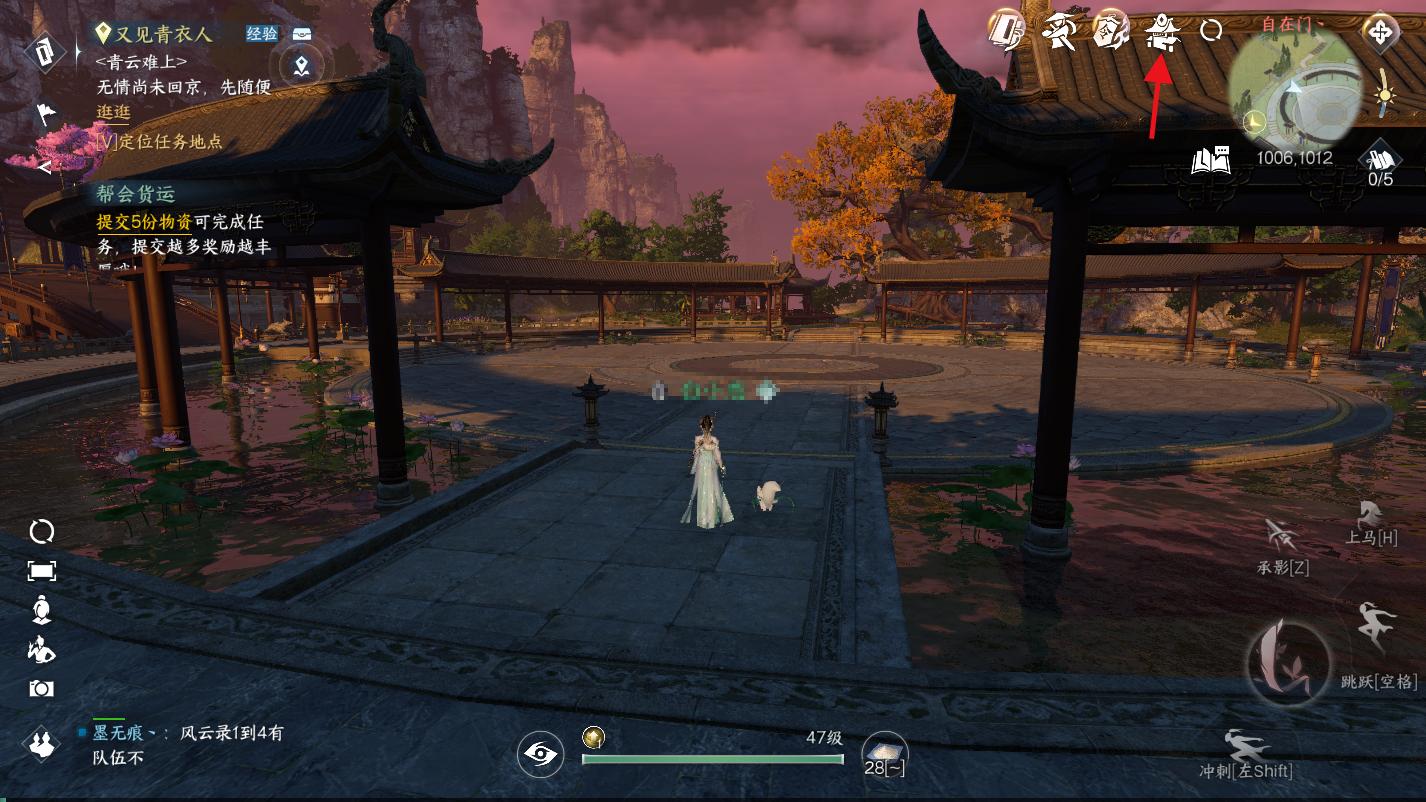The image size is (1426, 802).
Task: Click the quest location pin button
Action: 301,67
